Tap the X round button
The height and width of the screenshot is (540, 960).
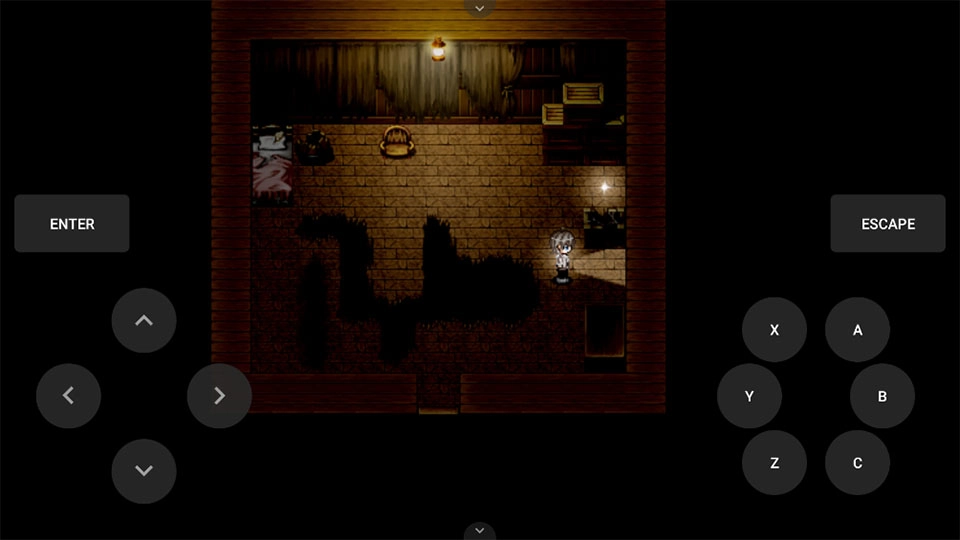pos(774,330)
